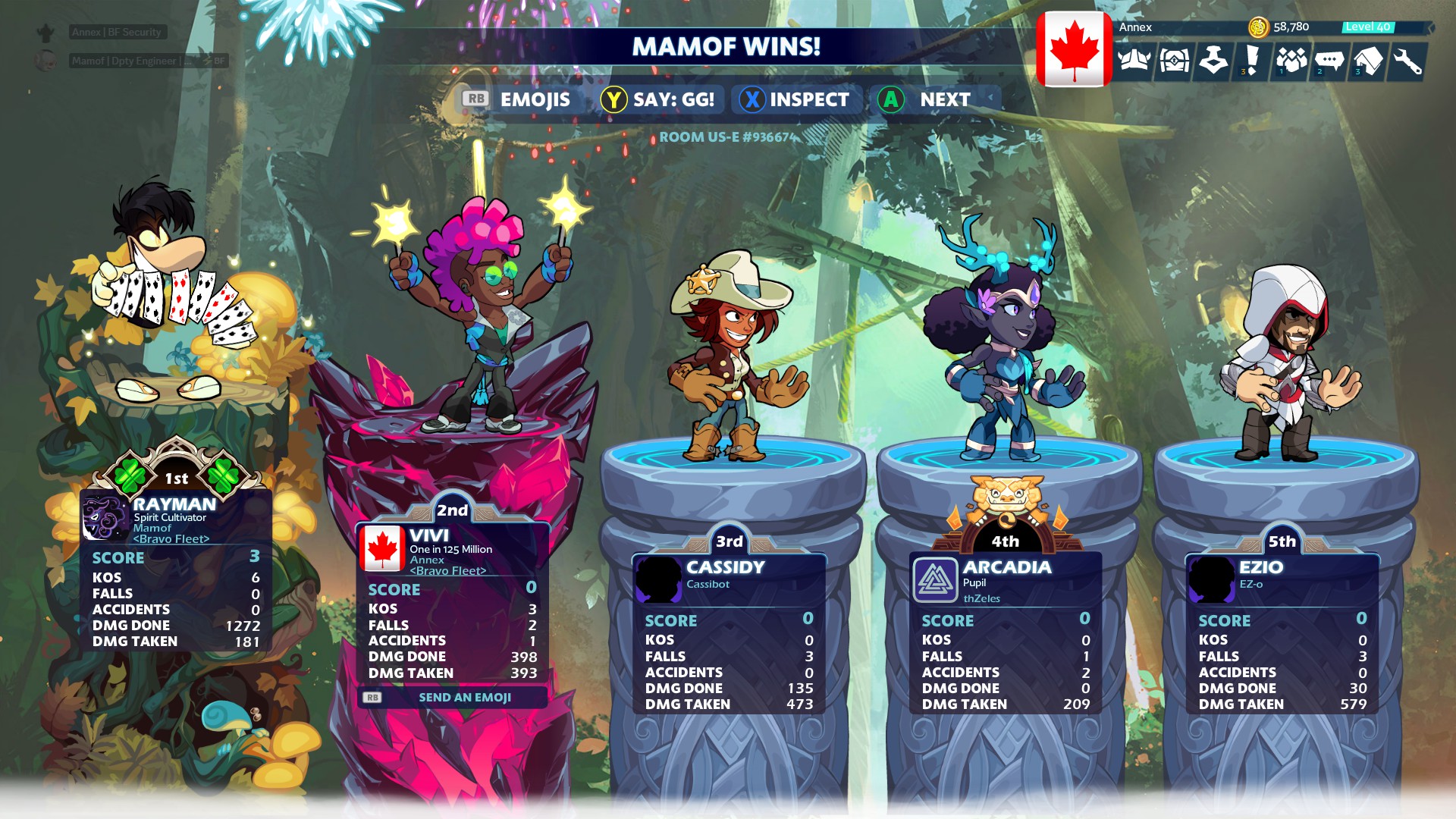Screen dimensions: 1456x819
Task: Choose the Inspect option
Action: click(x=795, y=99)
